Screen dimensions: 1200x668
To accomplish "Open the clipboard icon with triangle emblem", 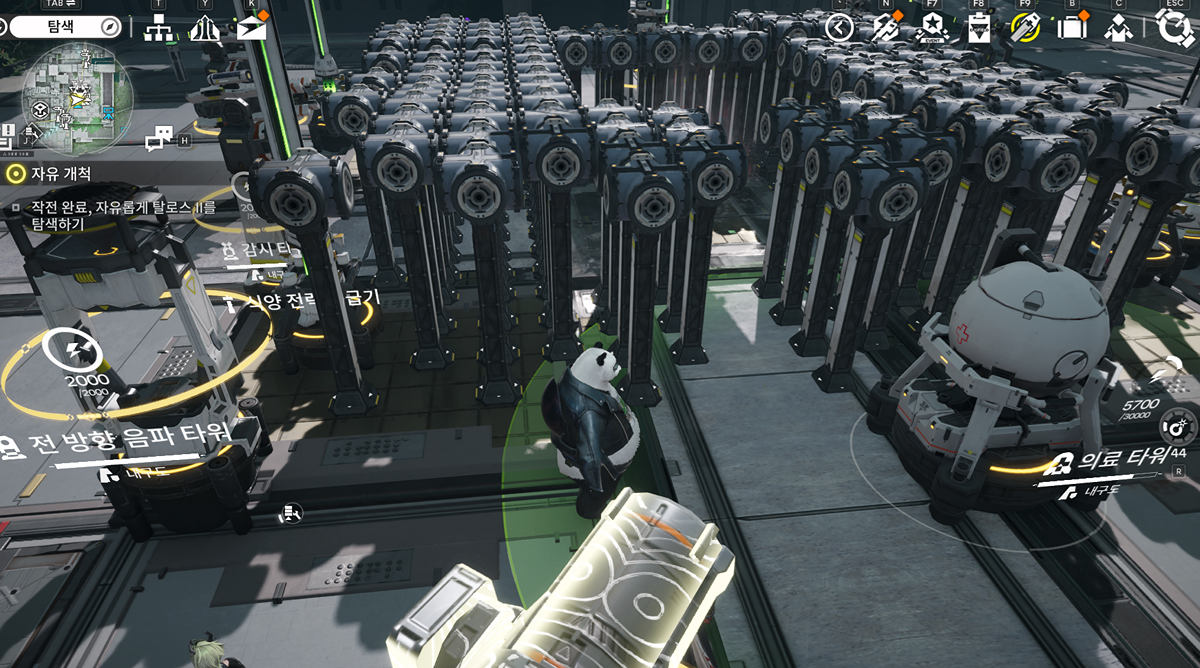I will pyautogui.click(x=978, y=28).
